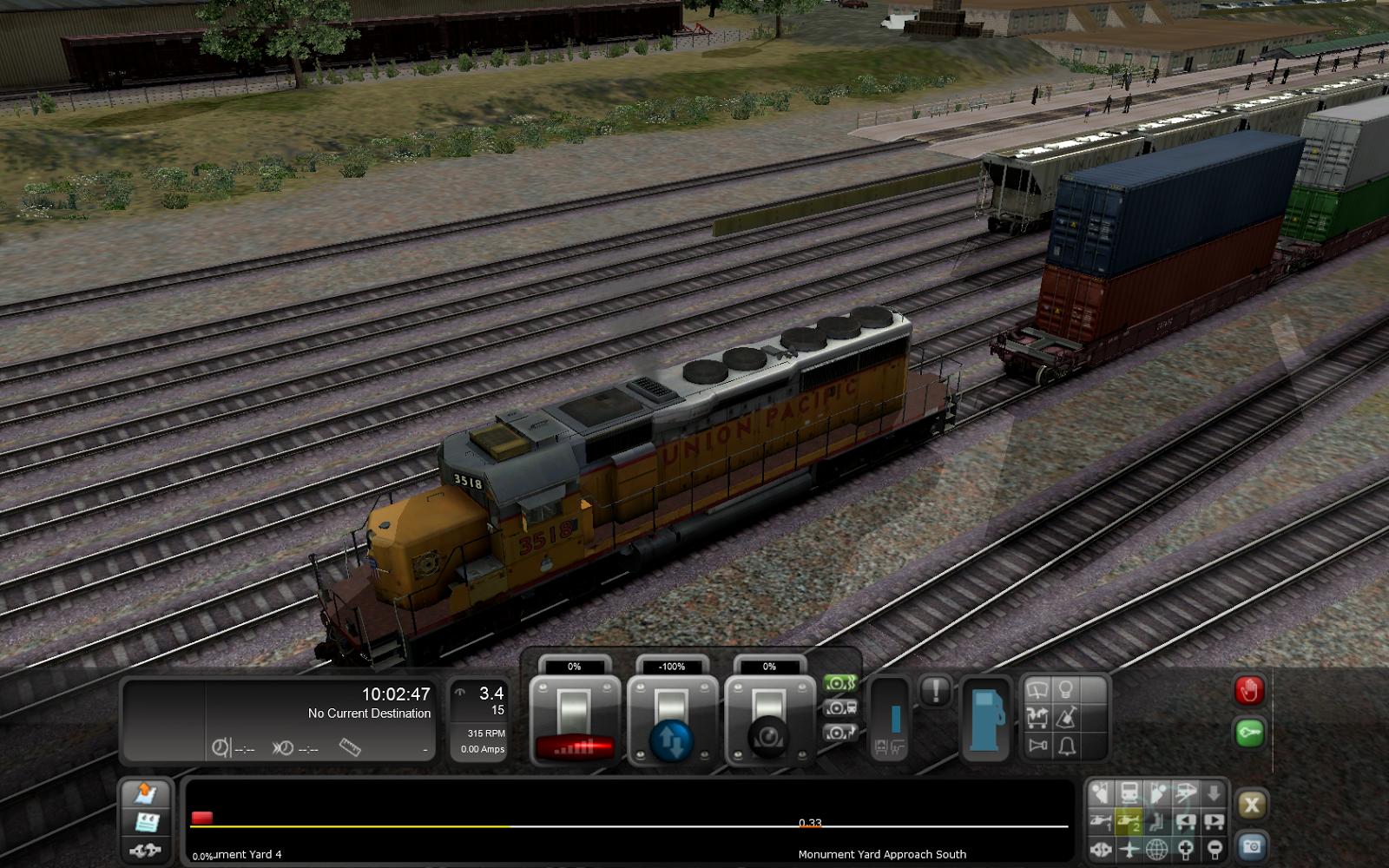Click the previous coupling camera arrow
1389x868 pixels.
[x=1188, y=820]
